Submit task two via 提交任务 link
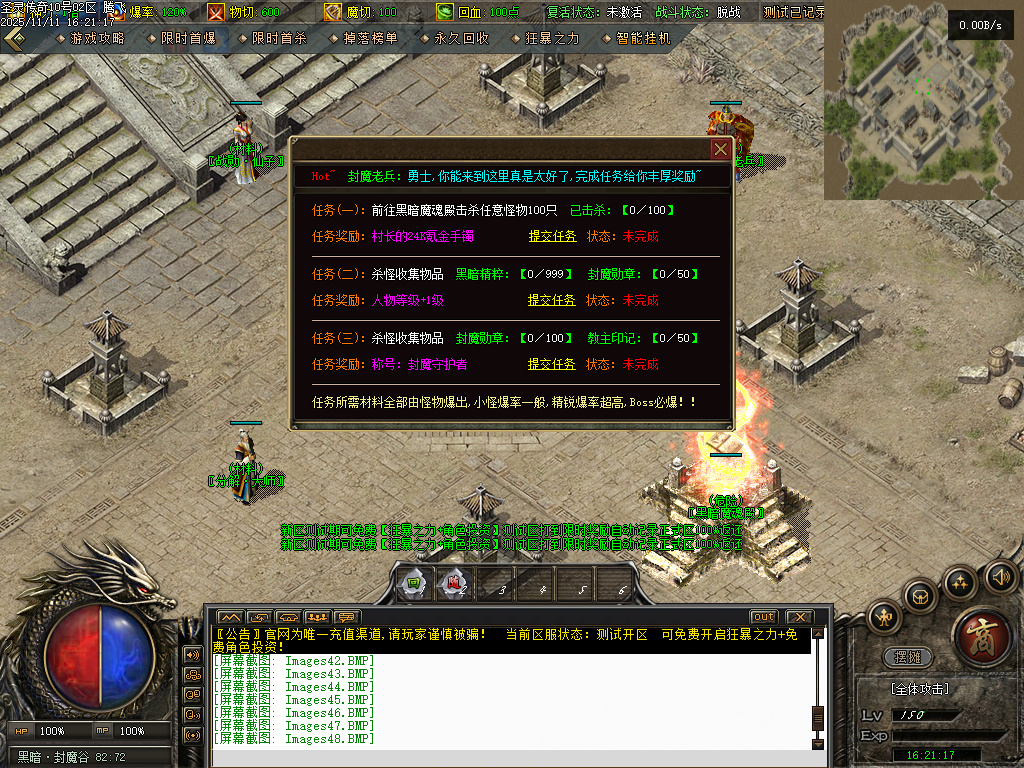Image resolution: width=1024 pixels, height=768 pixels. tap(552, 300)
